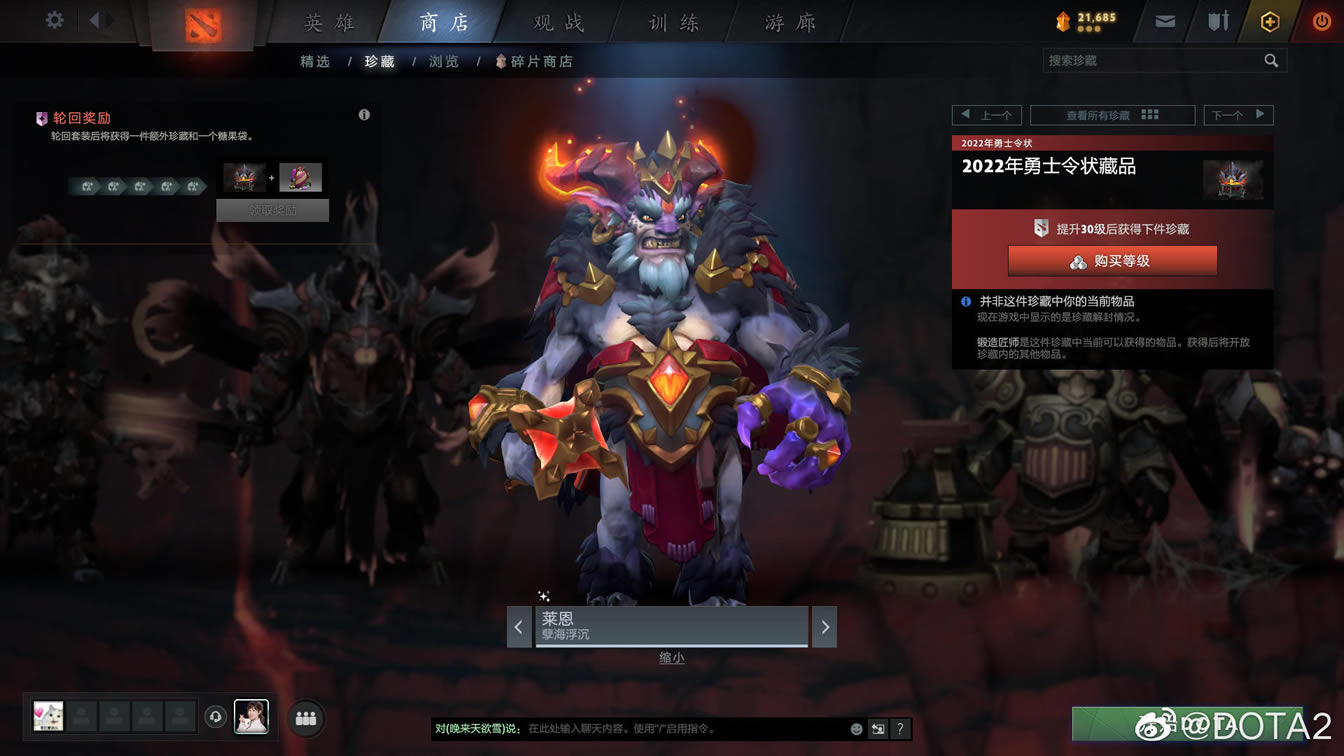This screenshot has height=756, width=1344.
Task: Open the party/friends list icon
Action: pyautogui.click(x=306, y=717)
